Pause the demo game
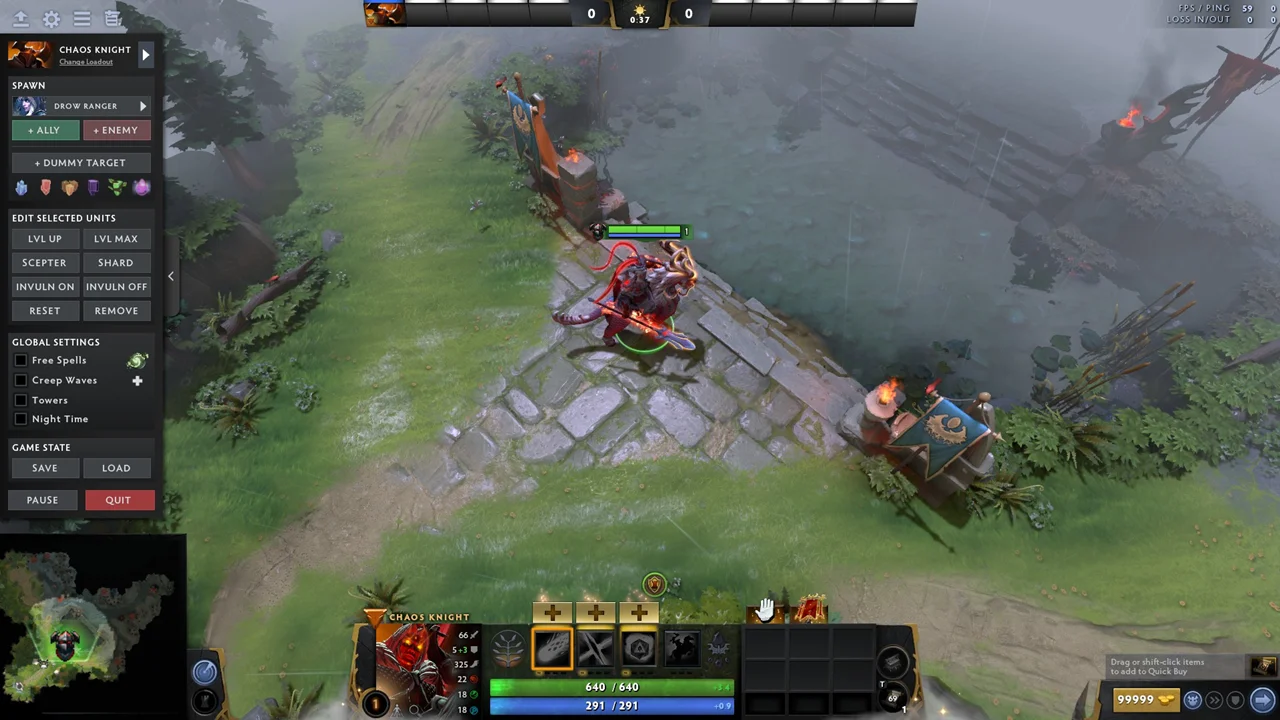The width and height of the screenshot is (1280, 720). point(42,500)
